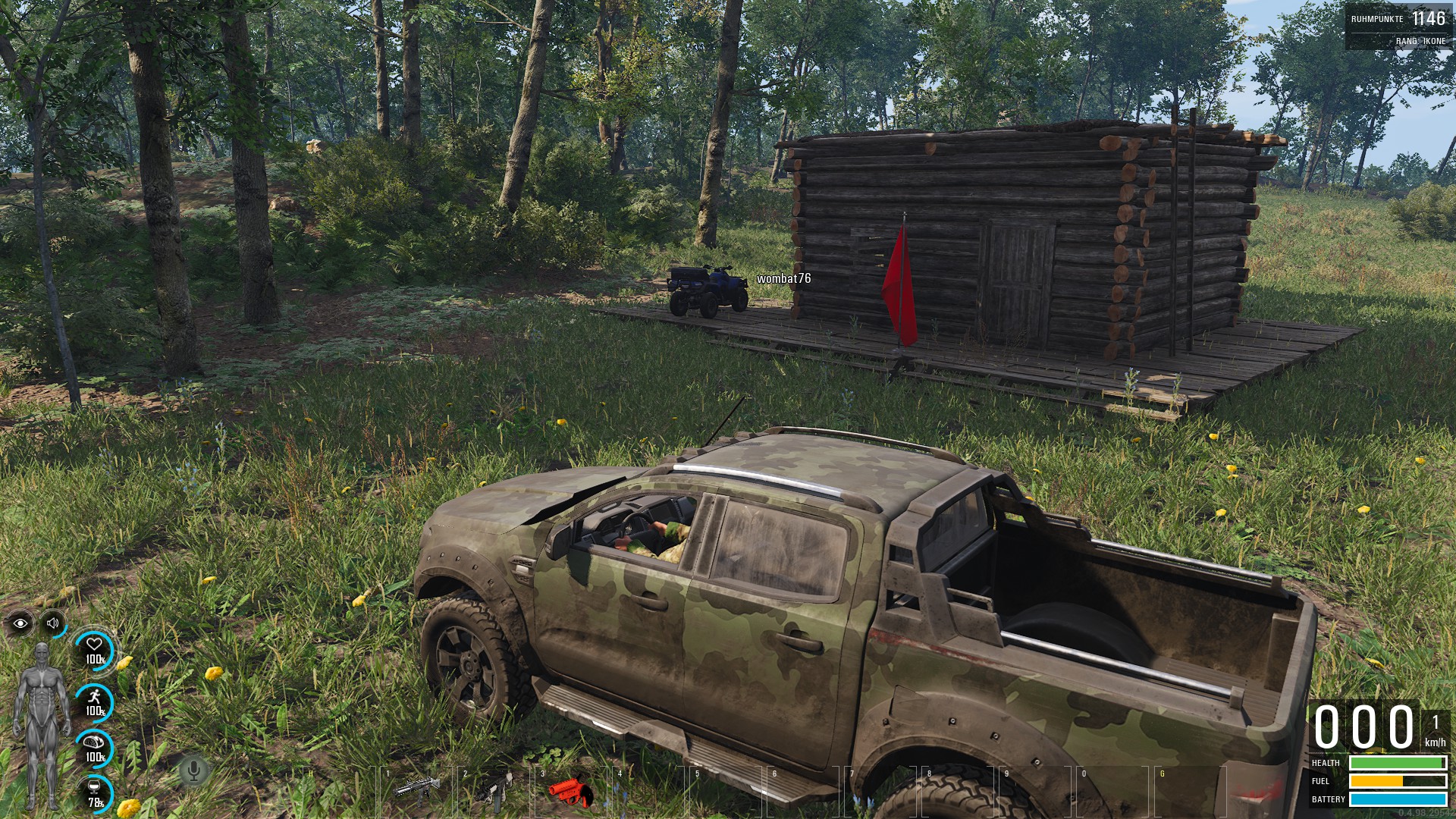Equip the orange flare gun slot
Image resolution: width=1456 pixels, height=819 pixels.
[570, 791]
